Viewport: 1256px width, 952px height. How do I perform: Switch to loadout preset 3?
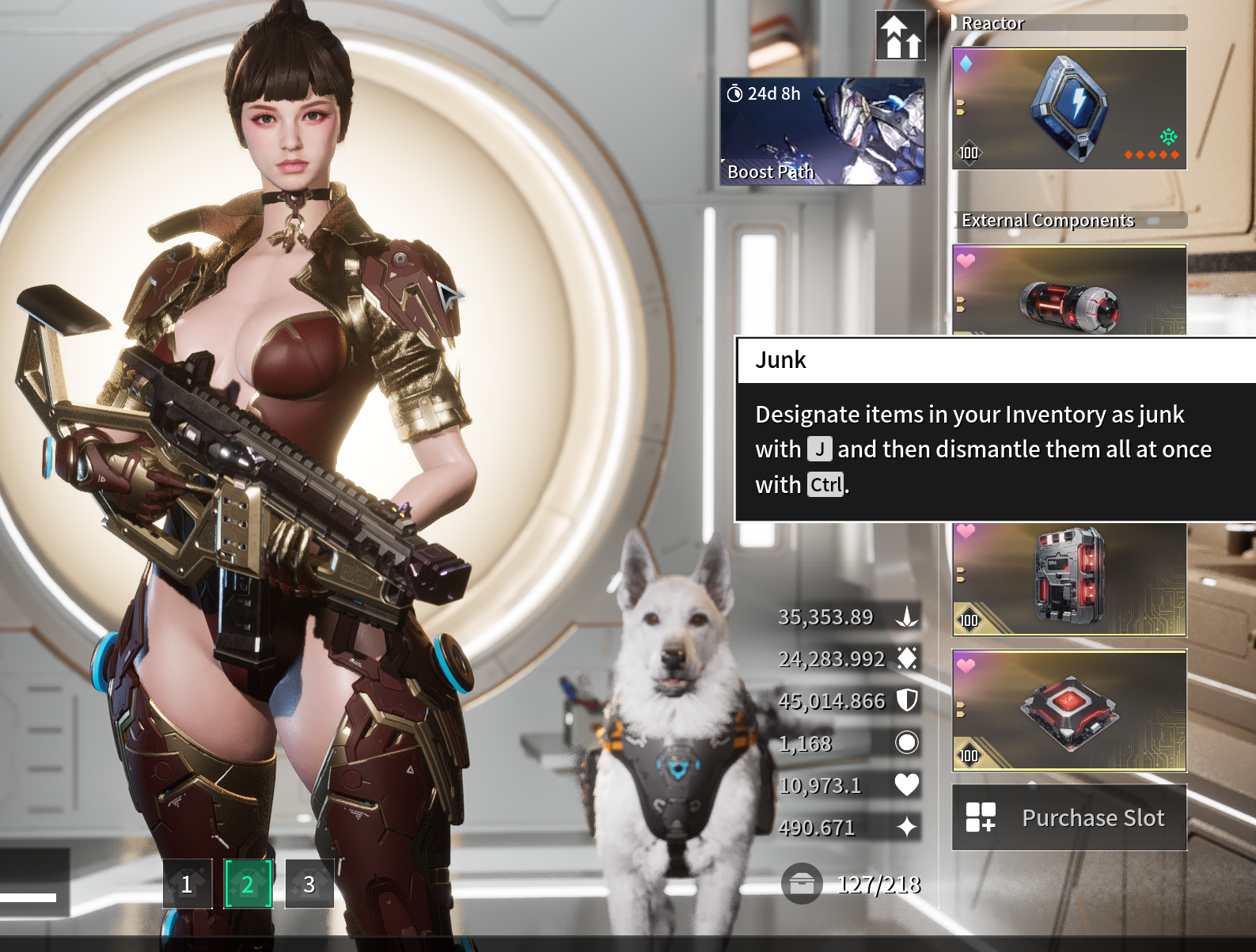tap(309, 883)
